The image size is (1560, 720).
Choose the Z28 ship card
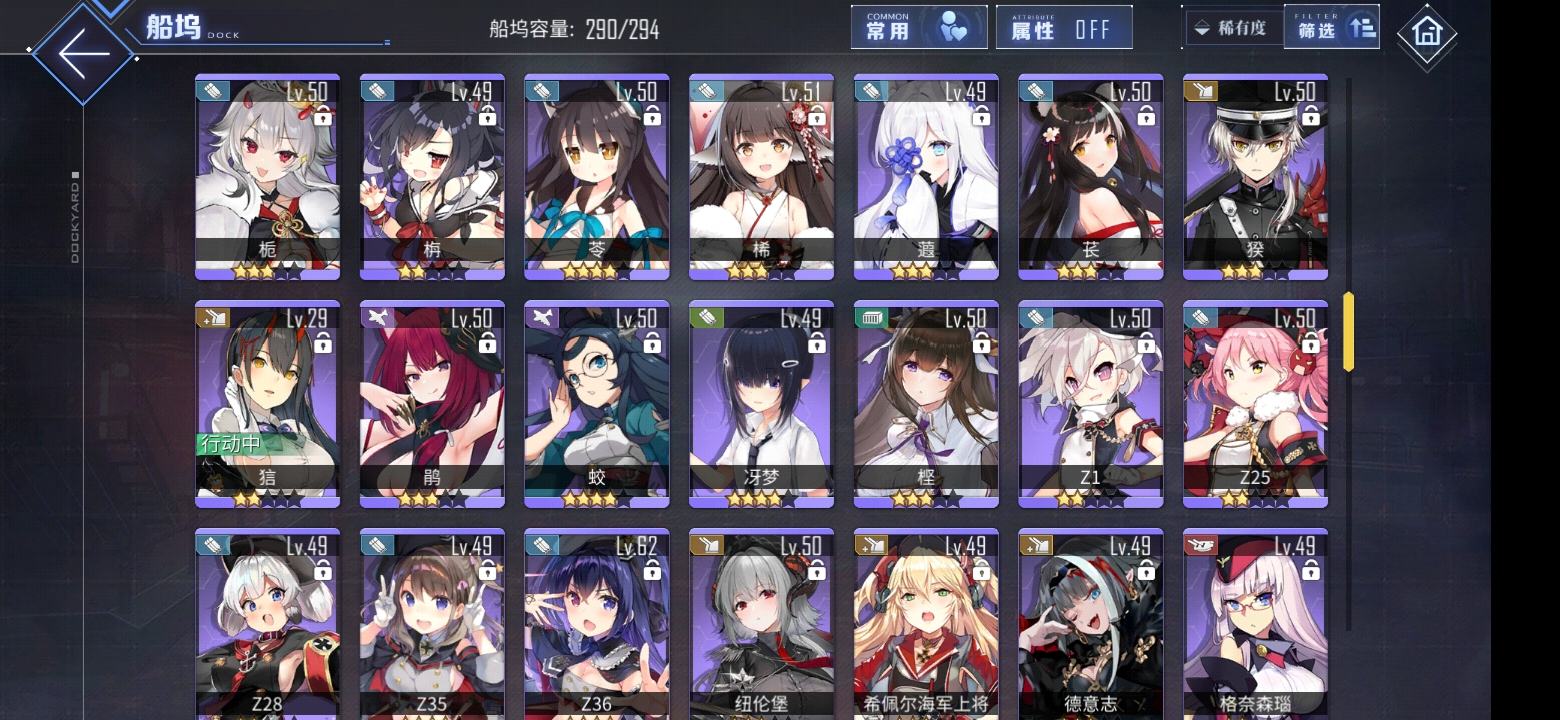267,625
